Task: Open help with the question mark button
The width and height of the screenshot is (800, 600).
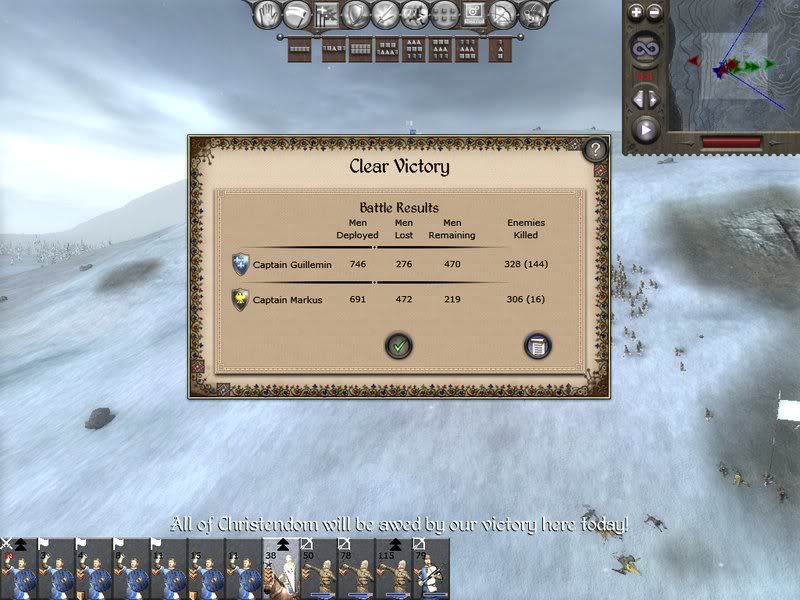Action: pyautogui.click(x=595, y=150)
